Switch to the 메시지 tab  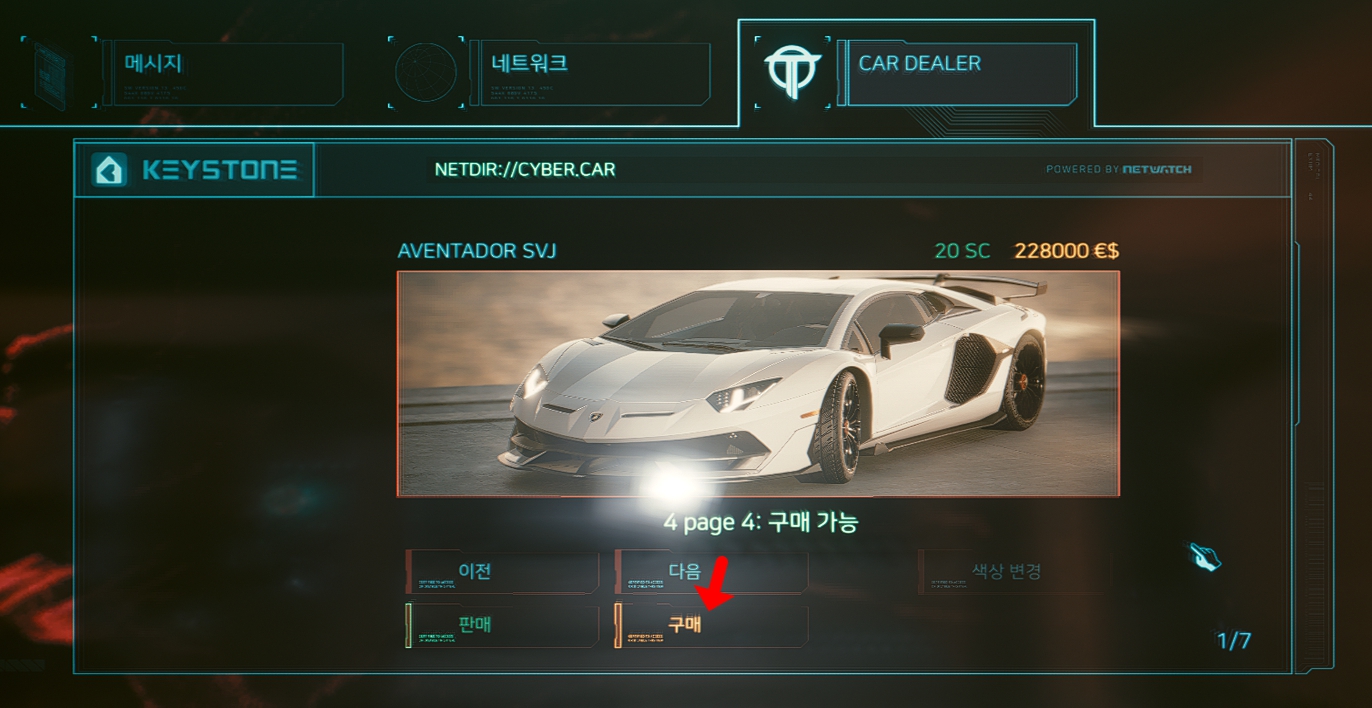click(x=222, y=72)
